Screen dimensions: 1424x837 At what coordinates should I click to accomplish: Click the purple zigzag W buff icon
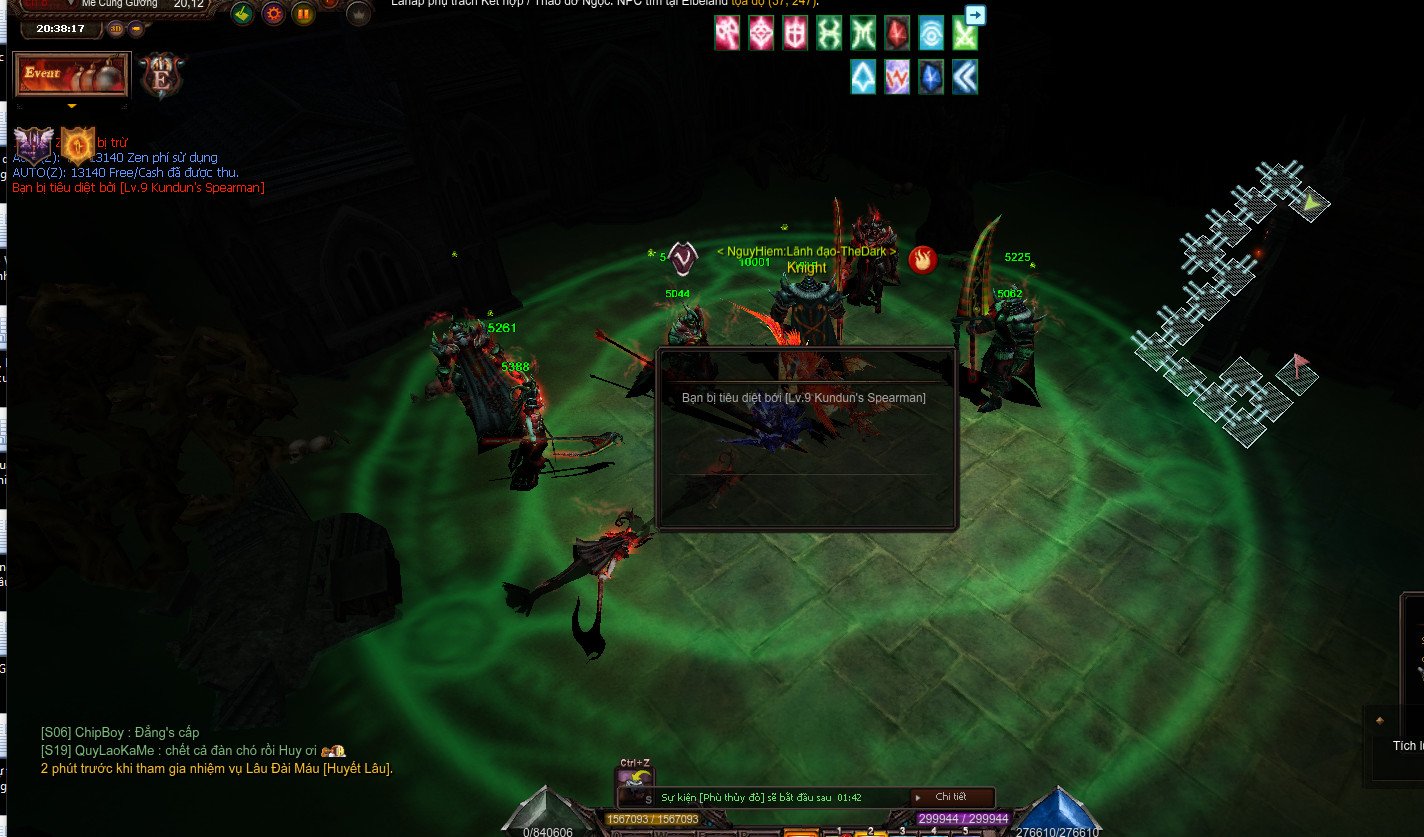[897, 77]
